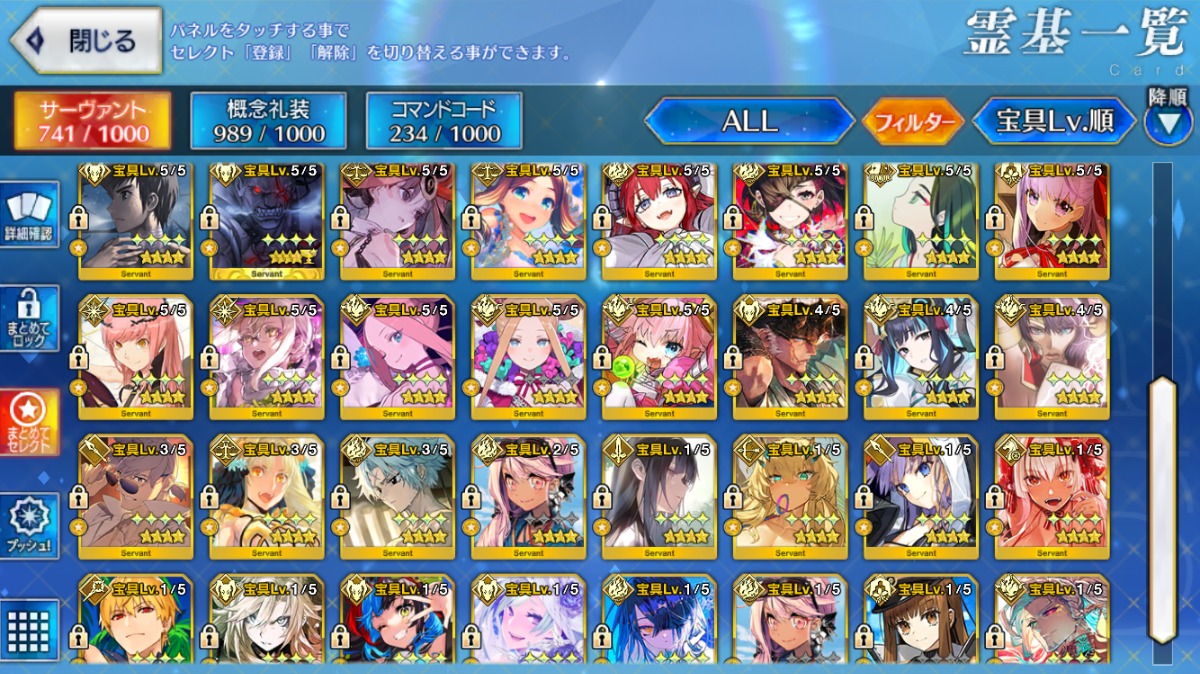Change the 宝具Lv.順 sort order
Viewport: 1200px width, 674px height.
pyautogui.click(x=1055, y=122)
